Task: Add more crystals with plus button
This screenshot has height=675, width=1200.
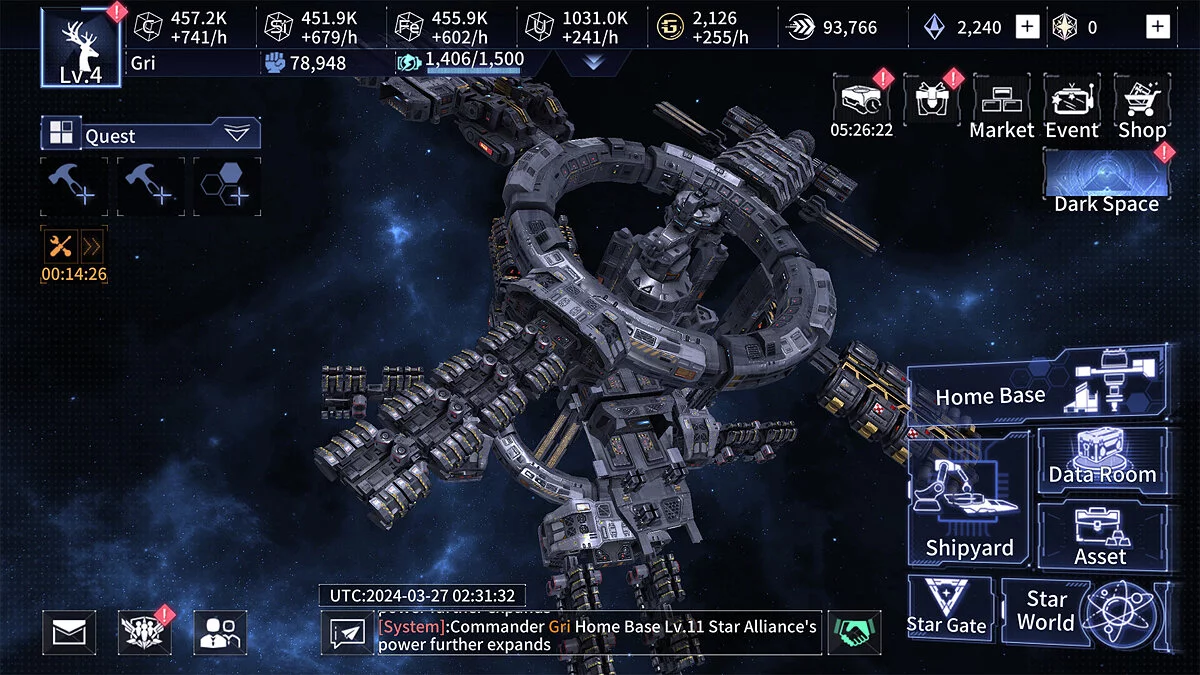Action: tap(1027, 27)
